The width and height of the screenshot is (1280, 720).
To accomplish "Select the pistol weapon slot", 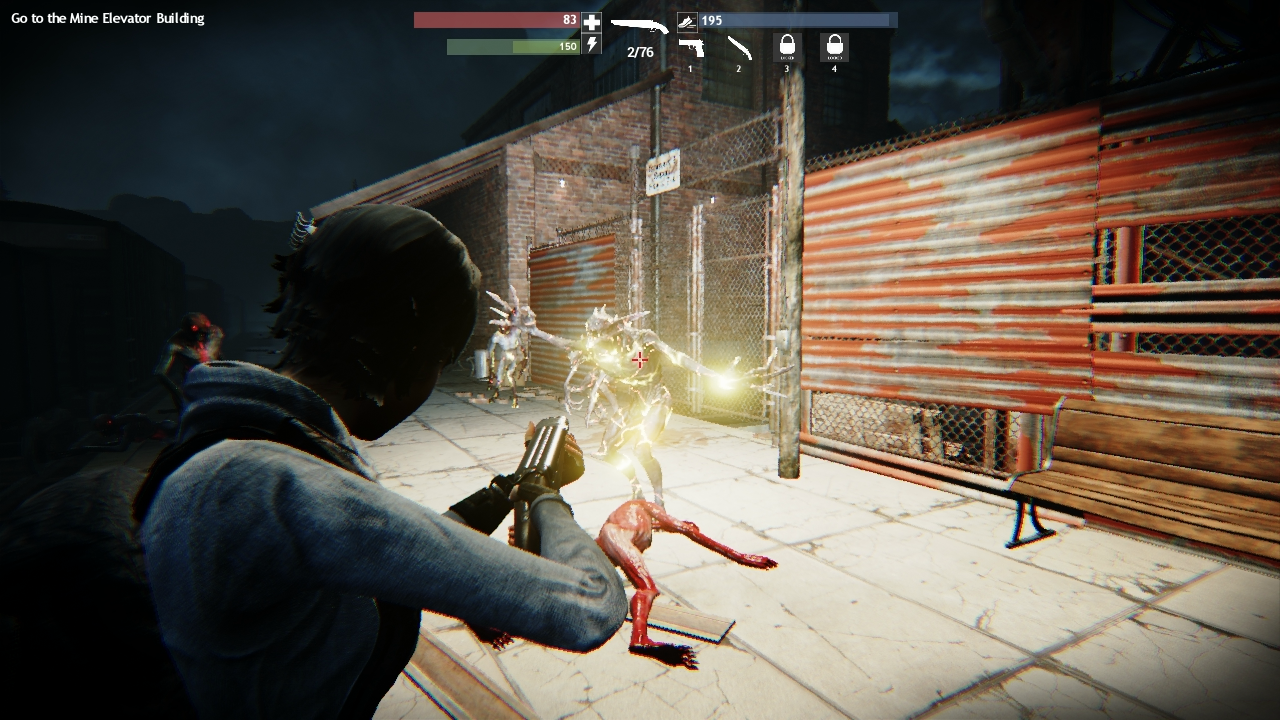I will [690, 47].
